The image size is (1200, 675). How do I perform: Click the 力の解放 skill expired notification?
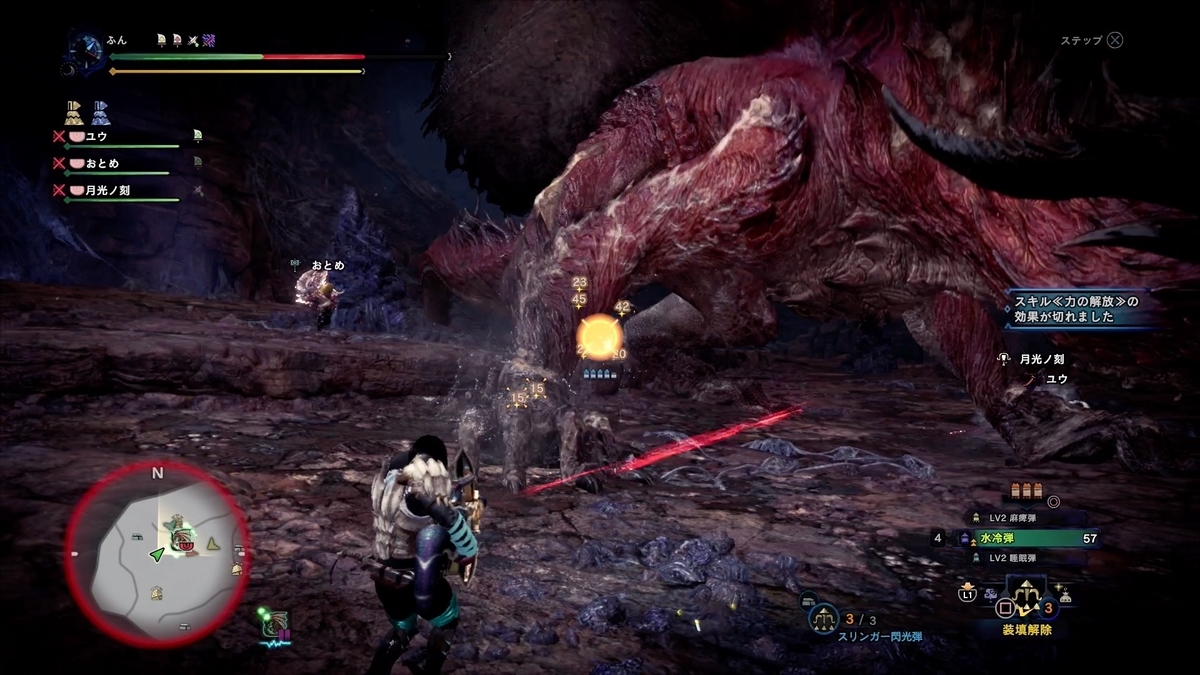tap(1078, 308)
